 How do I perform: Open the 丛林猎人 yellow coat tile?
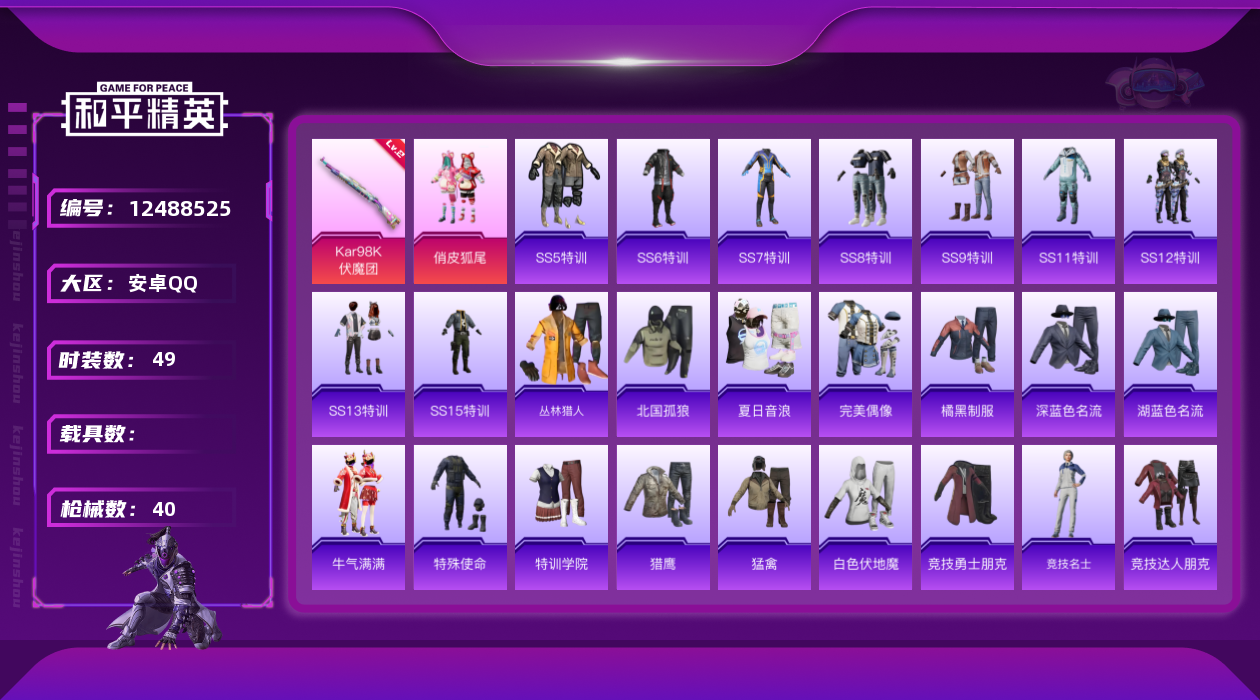tap(561, 364)
